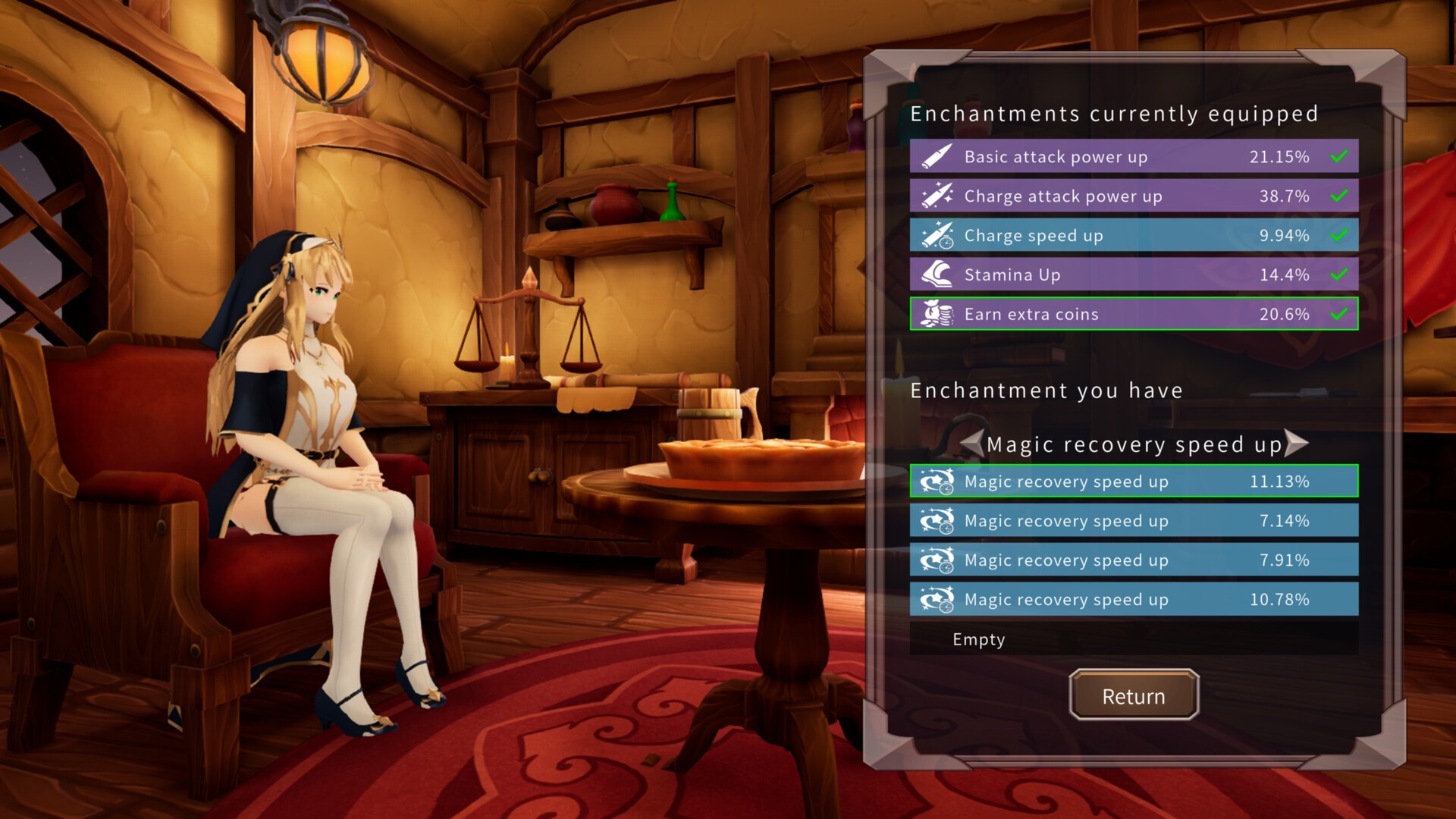Viewport: 1456px width, 819px height.
Task: Show the next enchantment category with right arrow
Action: [1296, 444]
